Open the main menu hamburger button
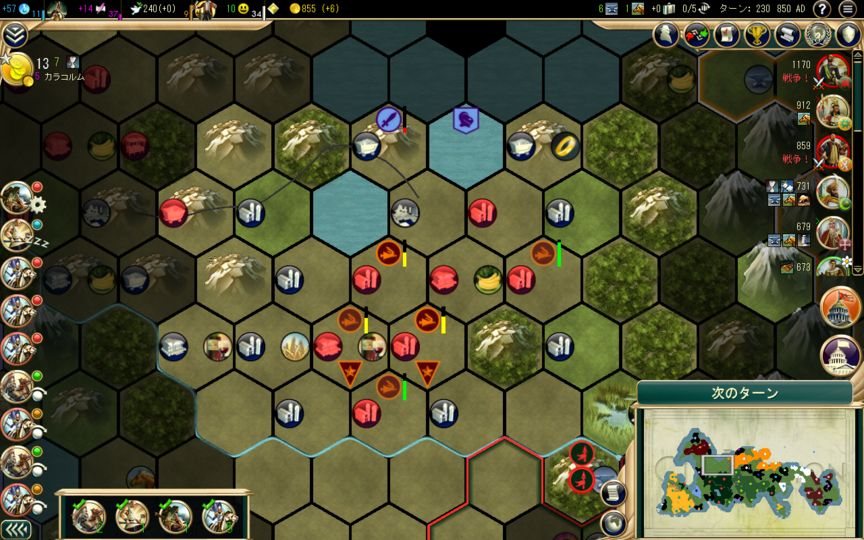864x540 pixels. point(848,9)
